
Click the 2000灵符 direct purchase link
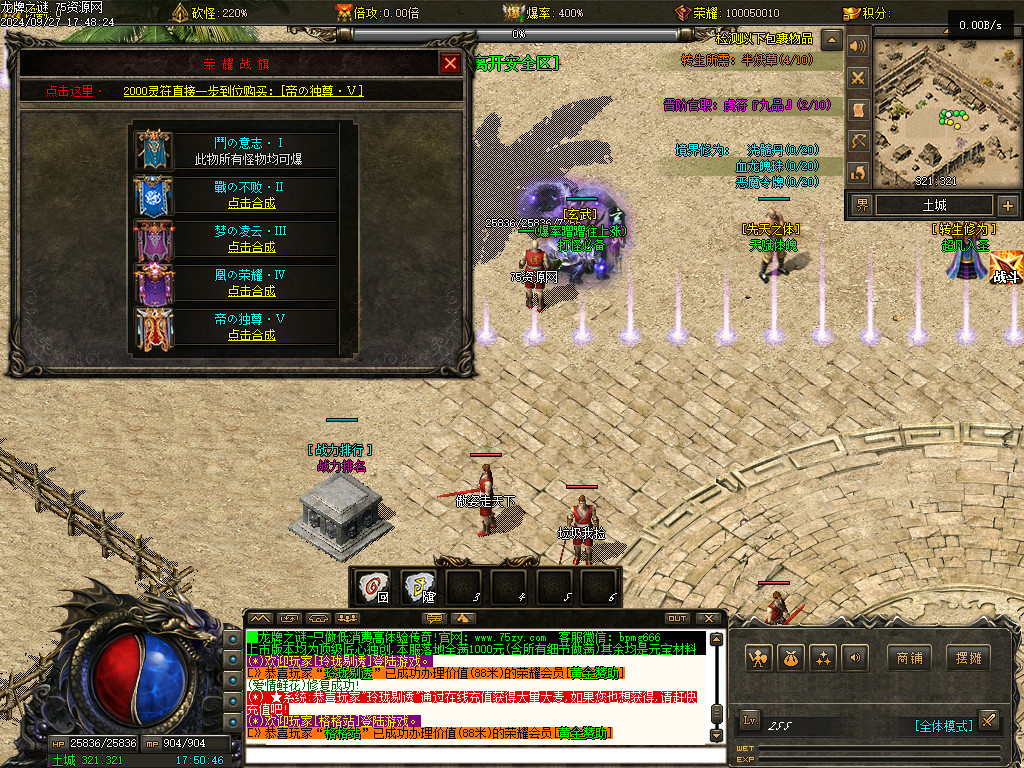(243, 91)
